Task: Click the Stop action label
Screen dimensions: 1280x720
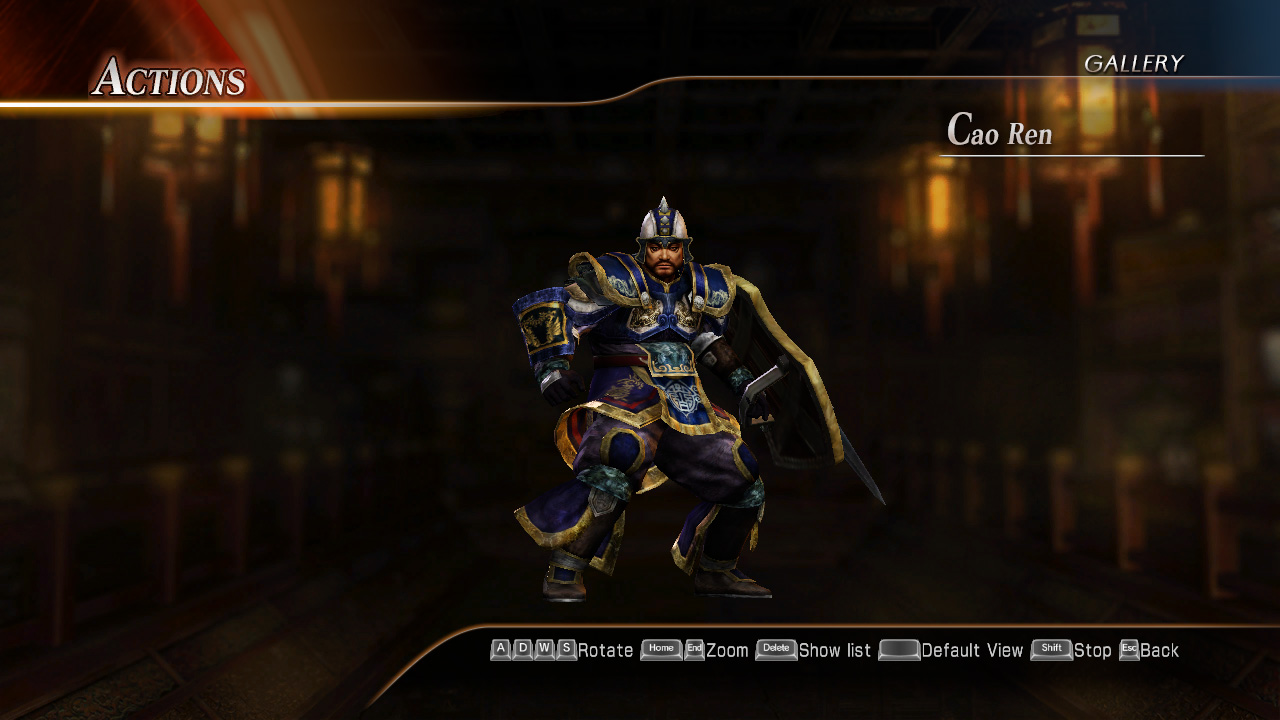Action: click(1092, 649)
